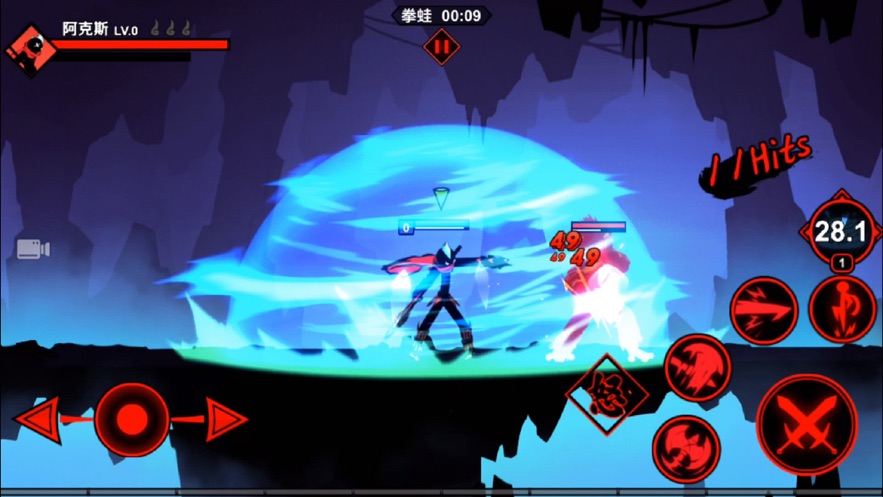This screenshot has width=883, height=497.
Task: Activate the lightning arrow dash skill
Action: pyautogui.click(x=763, y=311)
